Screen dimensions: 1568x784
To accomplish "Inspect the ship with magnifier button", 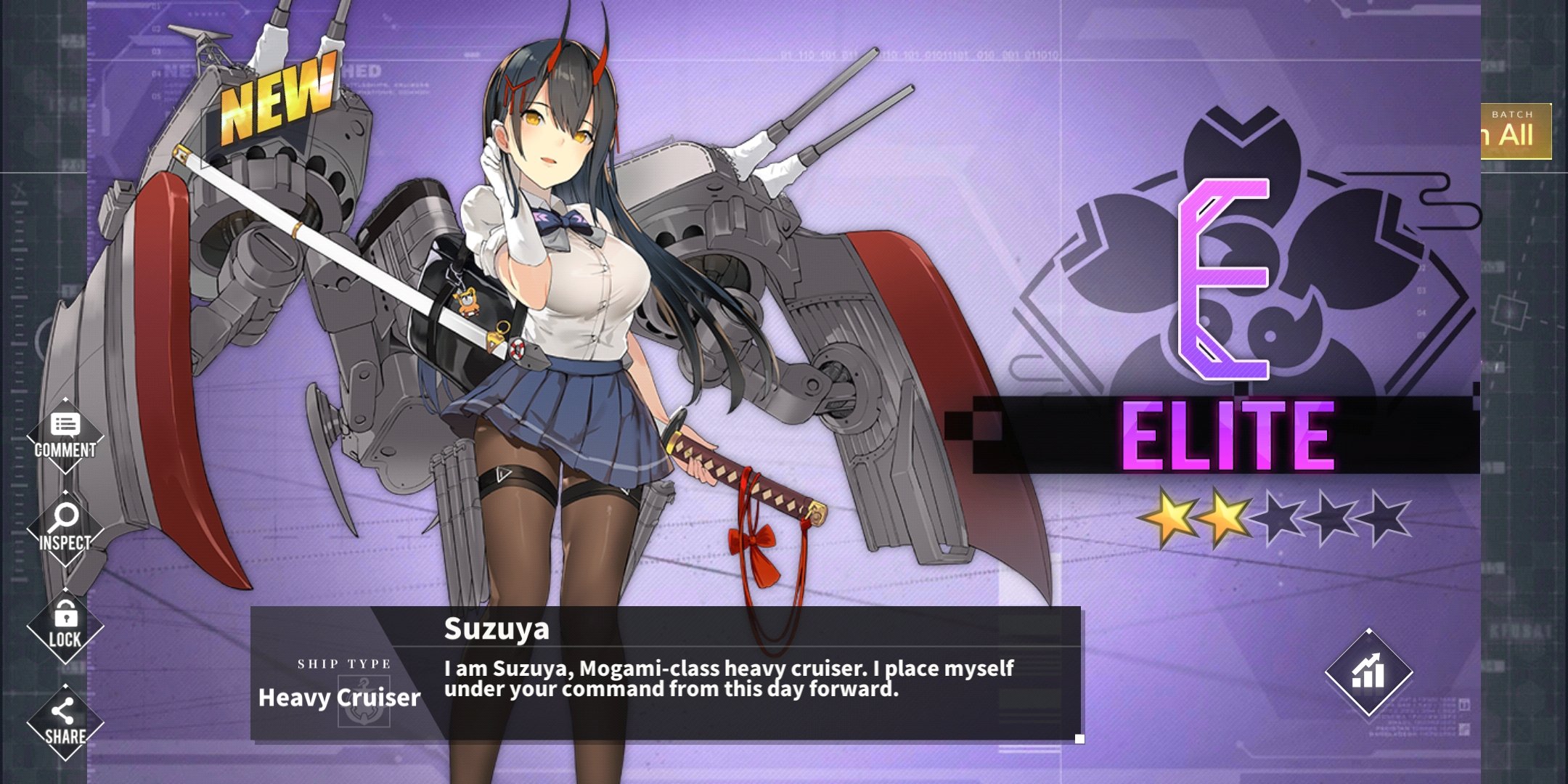I will point(65,528).
